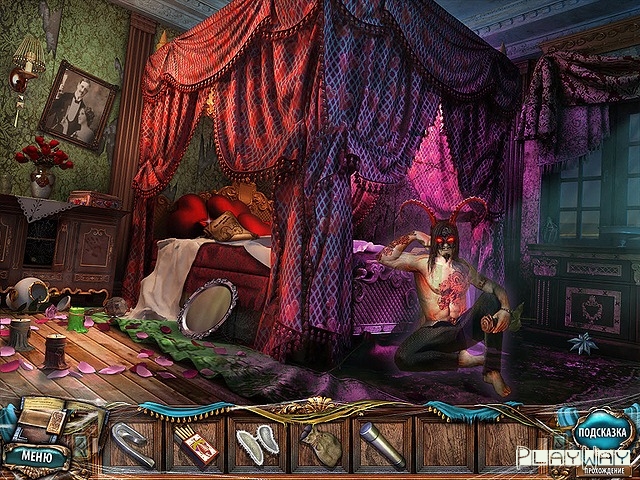
Task: Select the flashlight inventory item
Action: click(381, 442)
